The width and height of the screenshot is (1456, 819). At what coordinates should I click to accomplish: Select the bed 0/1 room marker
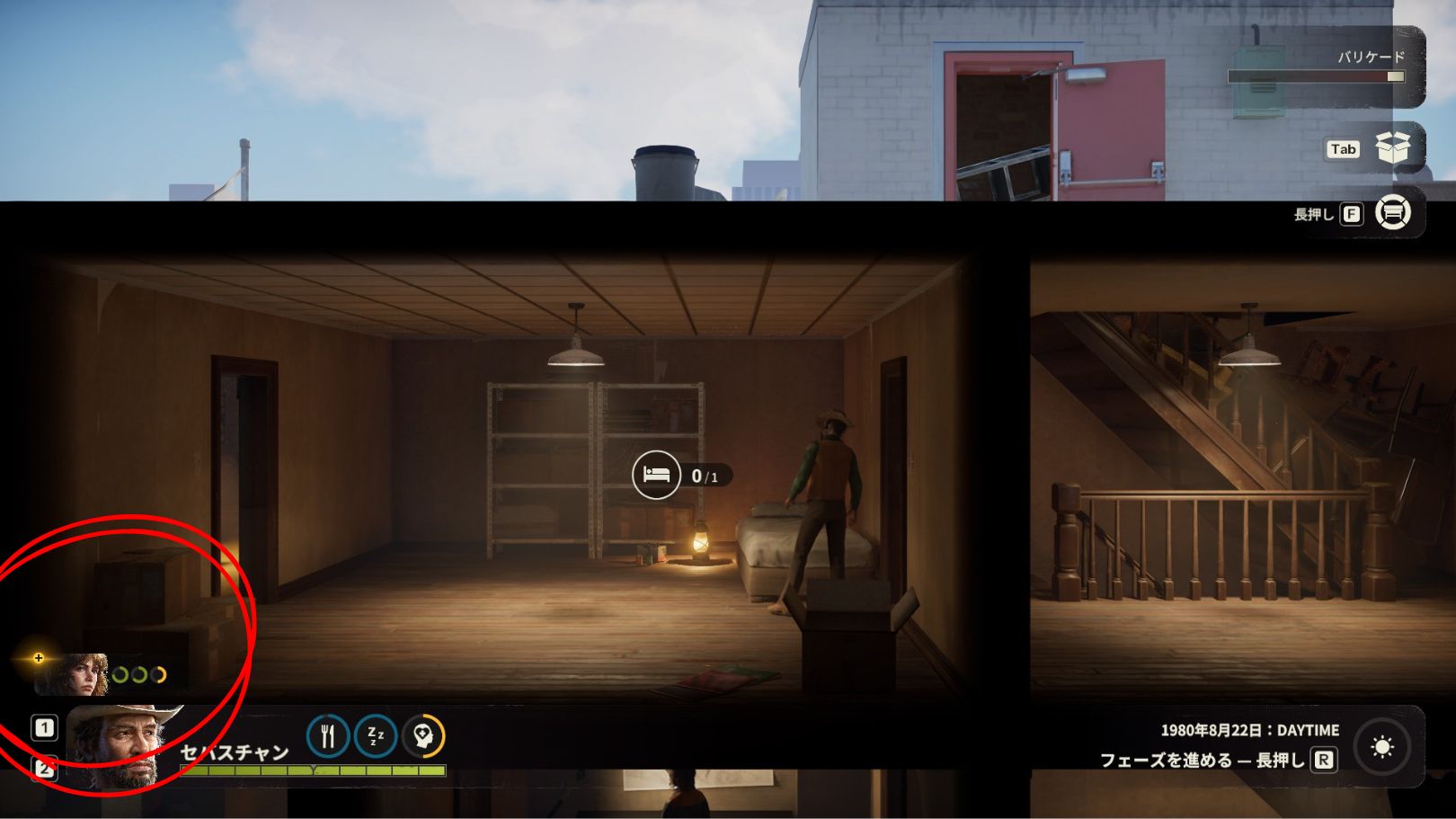click(656, 475)
